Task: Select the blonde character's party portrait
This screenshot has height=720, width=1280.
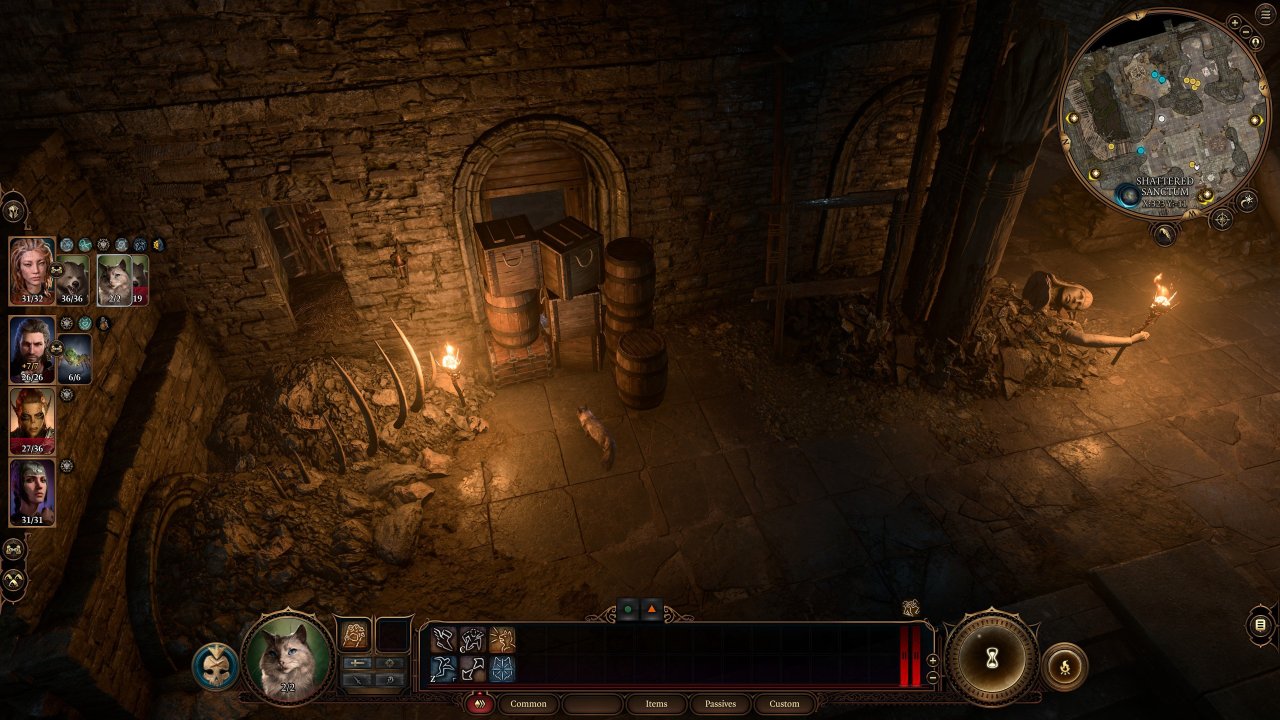Action: pyautogui.click(x=31, y=271)
